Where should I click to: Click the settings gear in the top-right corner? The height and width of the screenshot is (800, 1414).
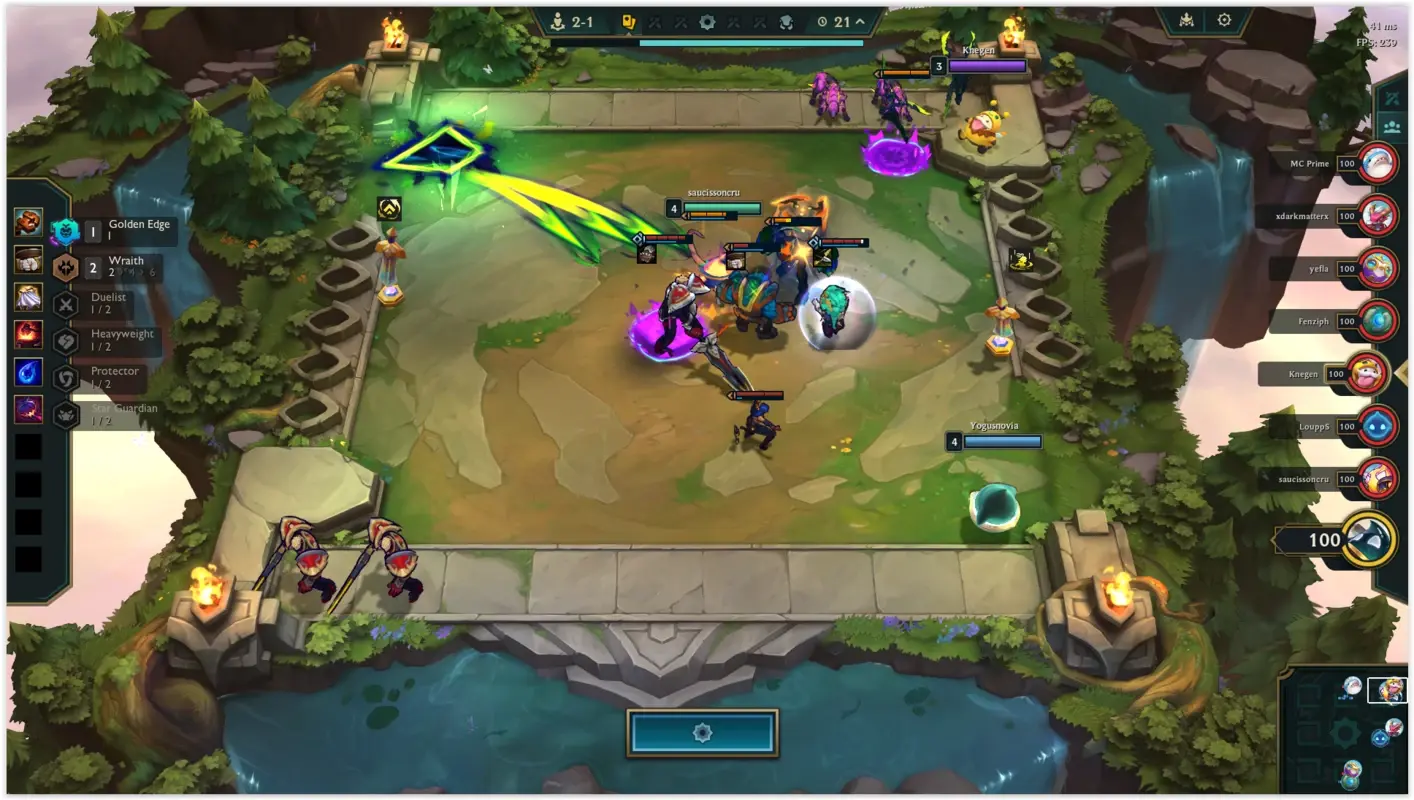(1224, 19)
